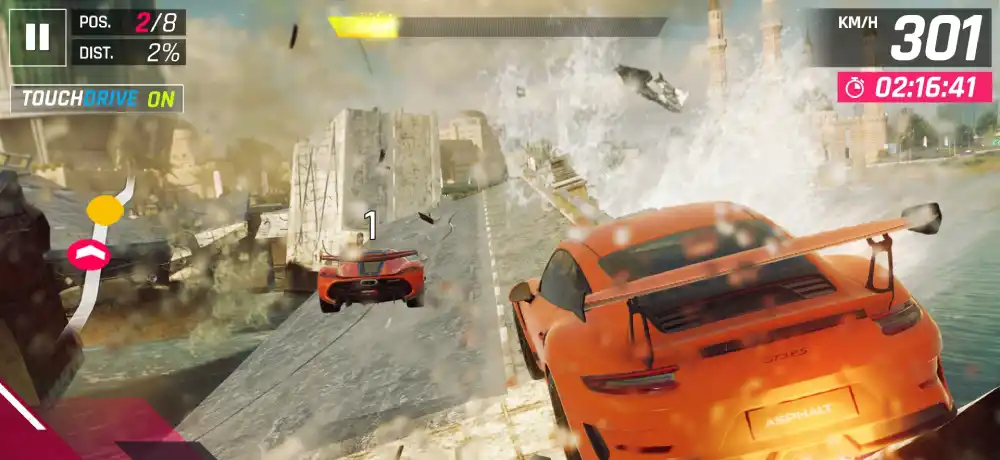Pause the race with the pause button
The width and height of the screenshot is (1000, 460).
[x=37, y=37]
